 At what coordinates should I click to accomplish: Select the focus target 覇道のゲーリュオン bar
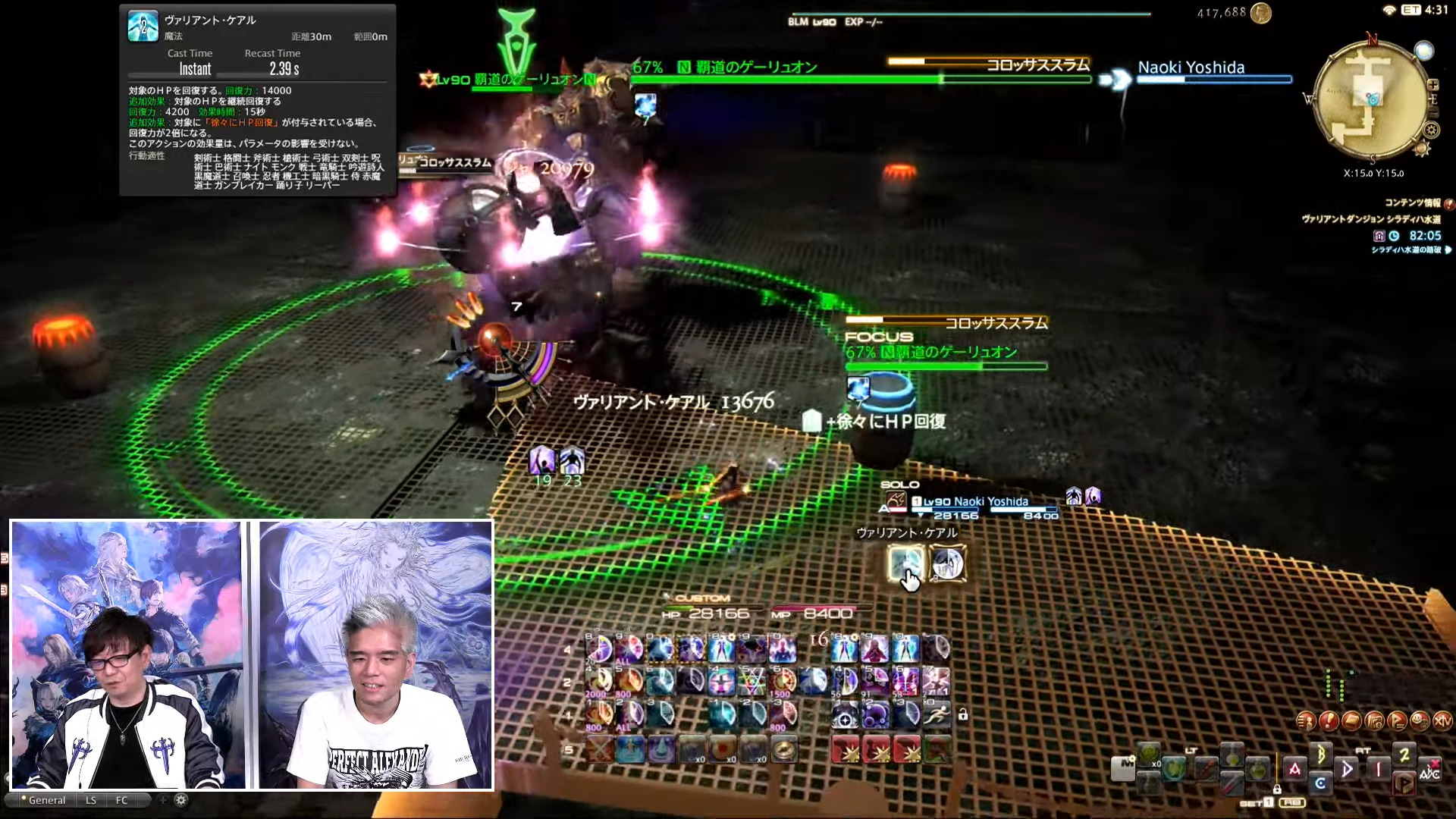(x=946, y=366)
